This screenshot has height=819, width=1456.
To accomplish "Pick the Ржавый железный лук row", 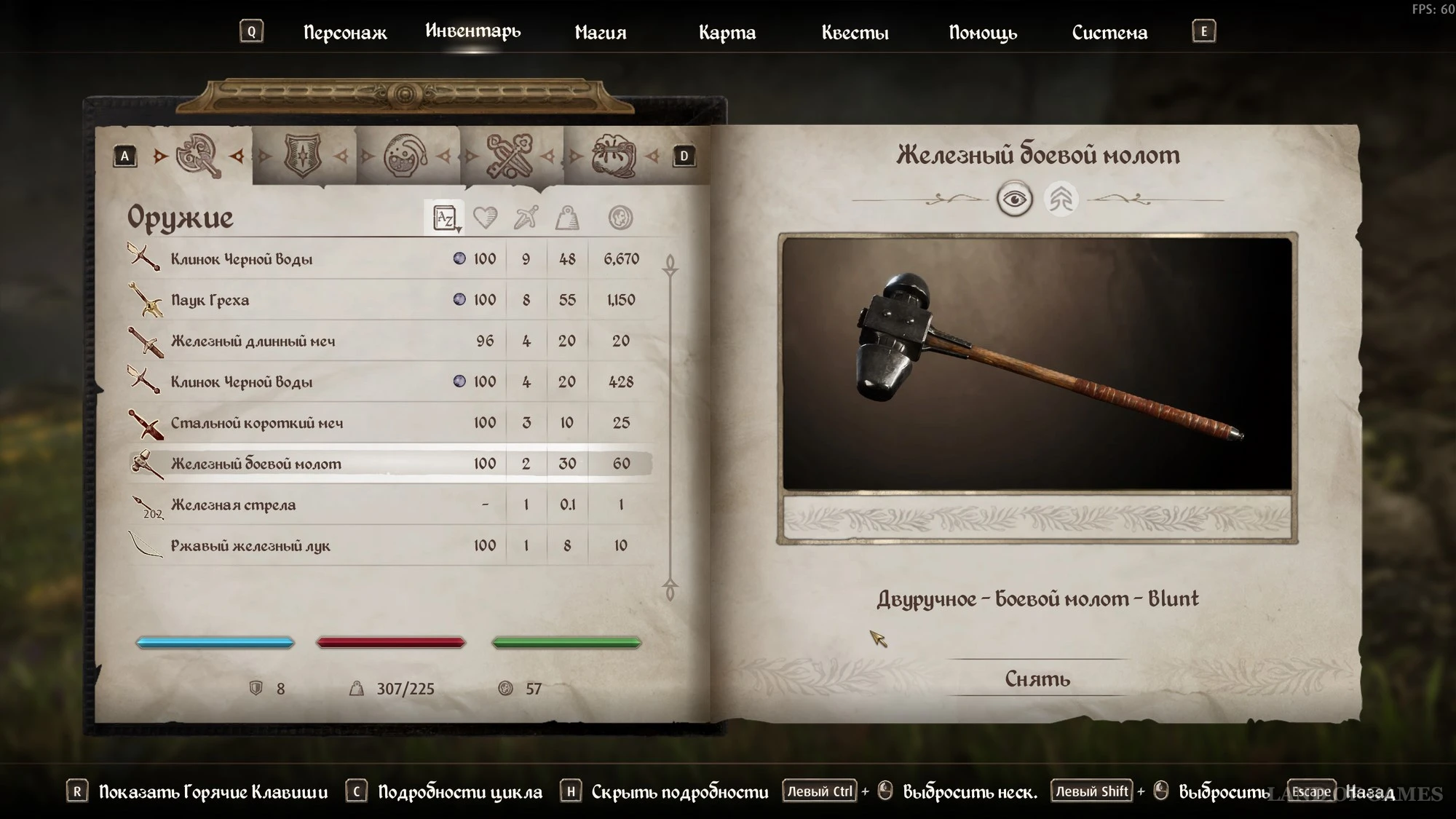I will click(250, 546).
